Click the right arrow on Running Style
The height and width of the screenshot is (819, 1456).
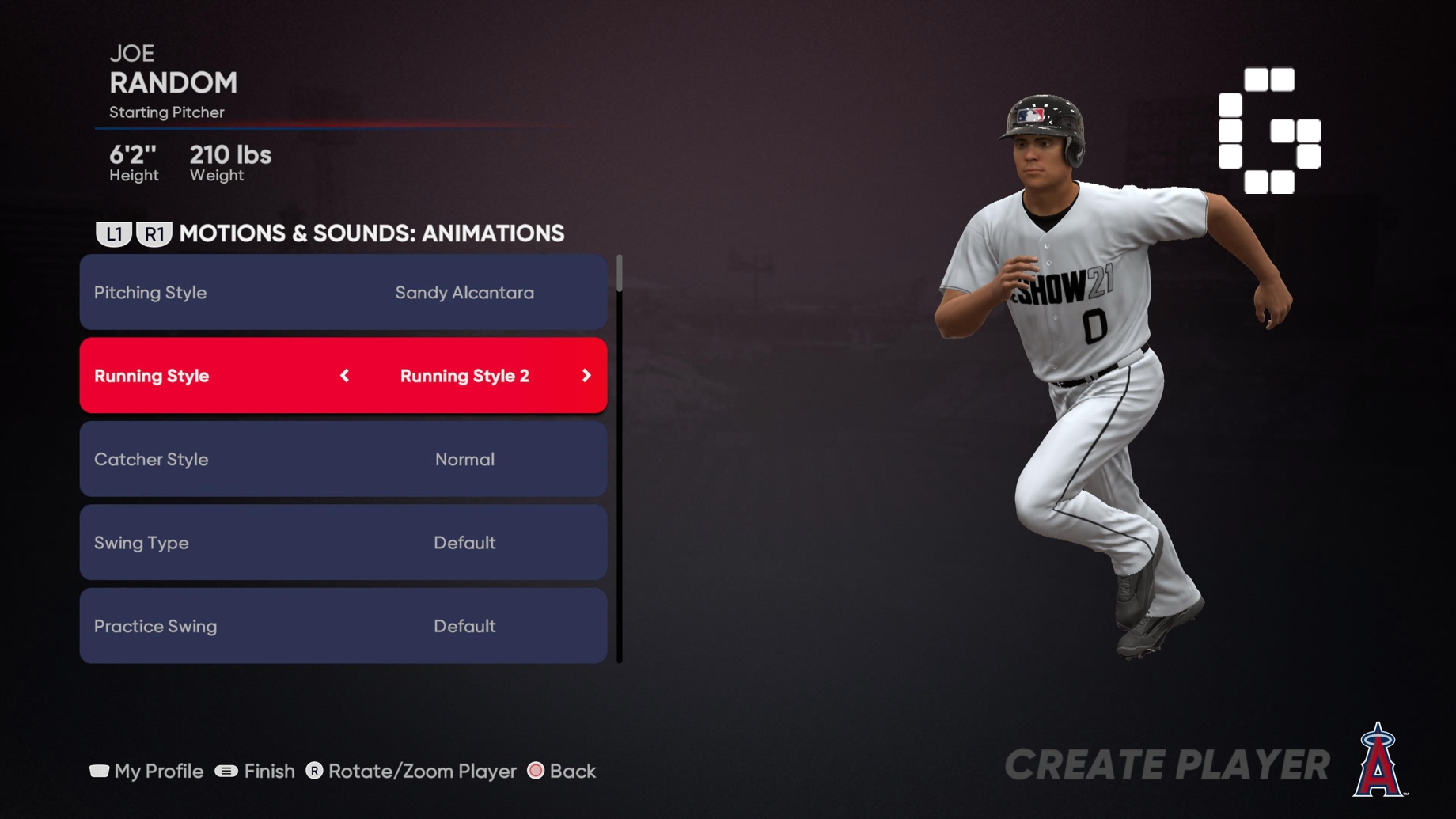point(586,376)
